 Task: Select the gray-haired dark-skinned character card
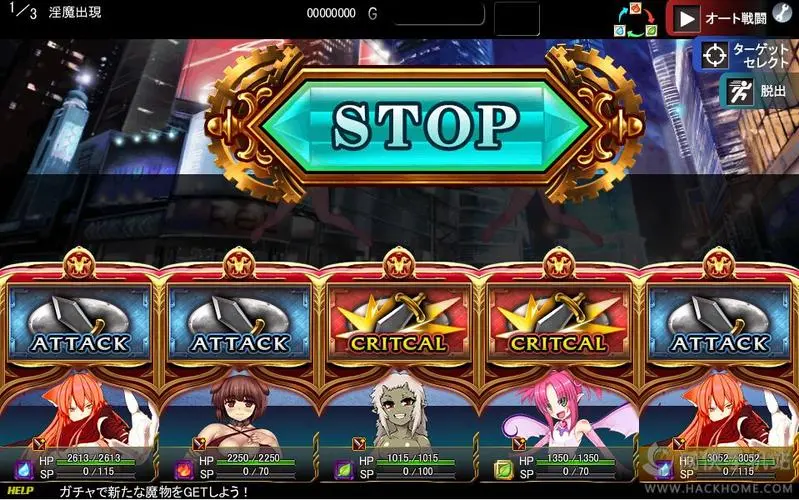click(399, 412)
